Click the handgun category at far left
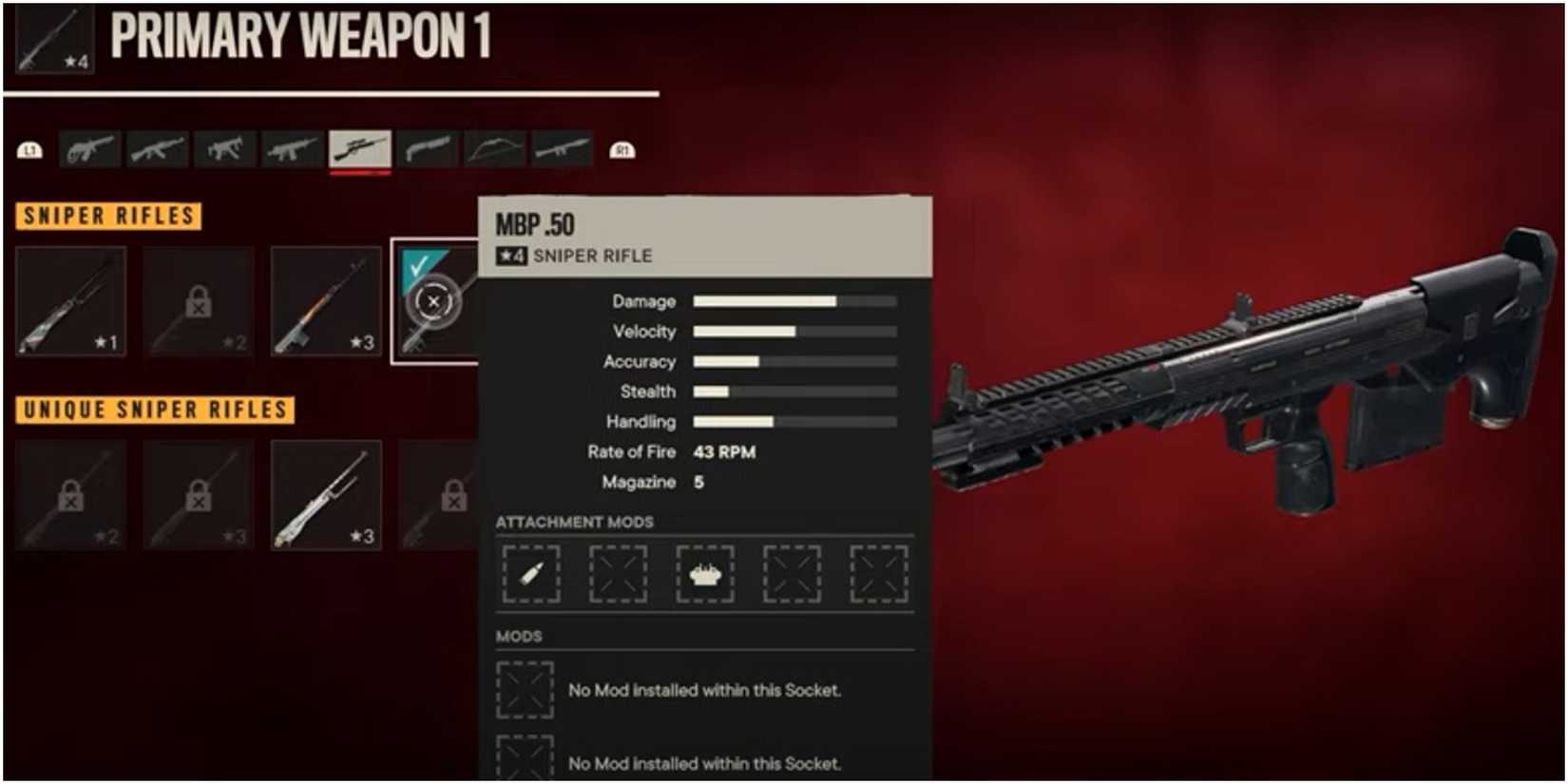Viewport: 1568px width, 784px height. tap(88, 149)
